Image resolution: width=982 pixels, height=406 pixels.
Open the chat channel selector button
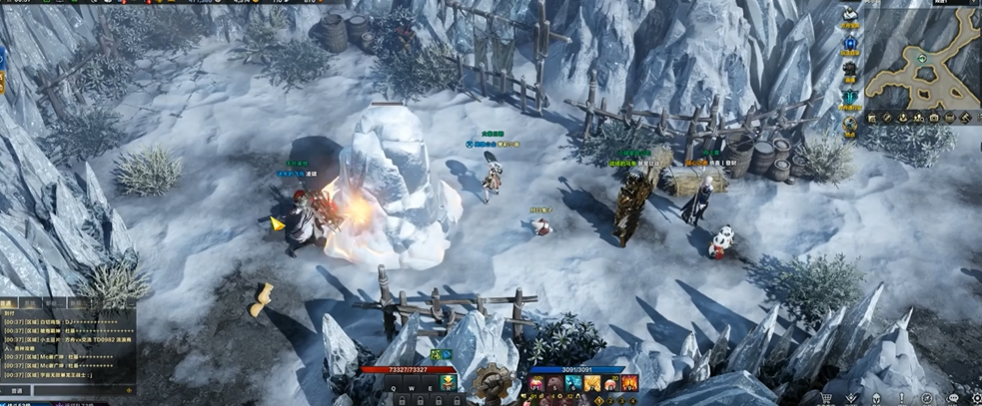[17, 391]
